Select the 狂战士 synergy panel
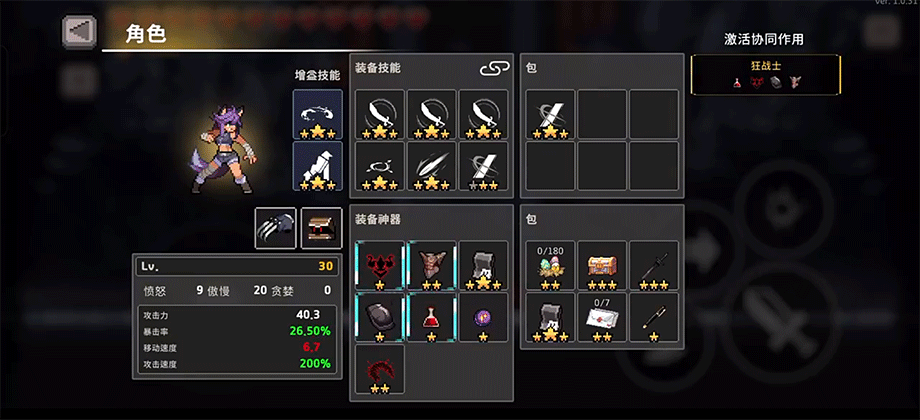This screenshot has width=920, height=420. [x=766, y=75]
